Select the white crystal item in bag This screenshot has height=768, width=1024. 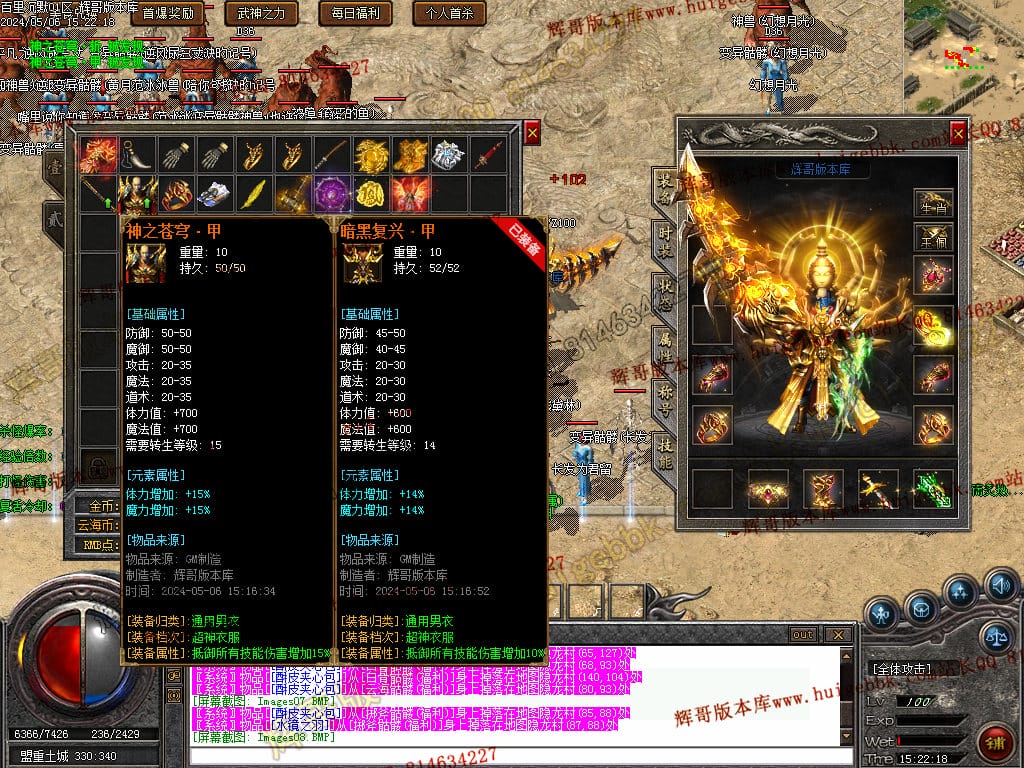point(447,154)
